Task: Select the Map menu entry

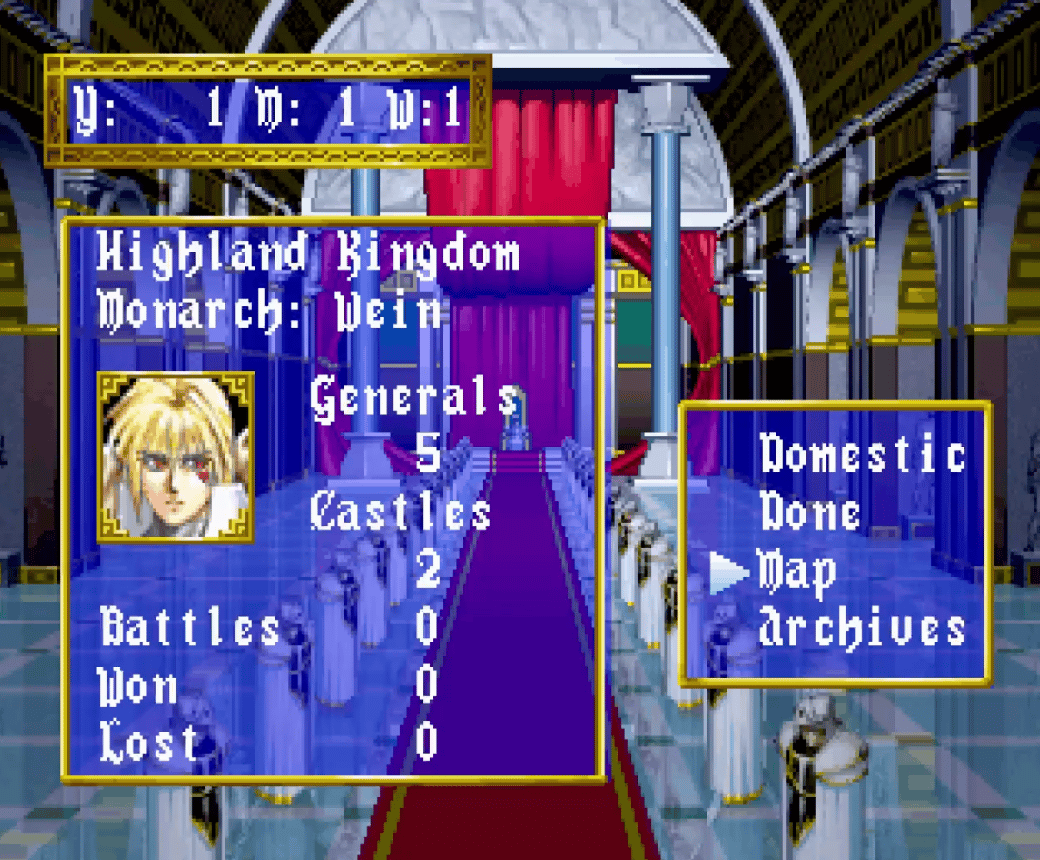Action: [797, 572]
